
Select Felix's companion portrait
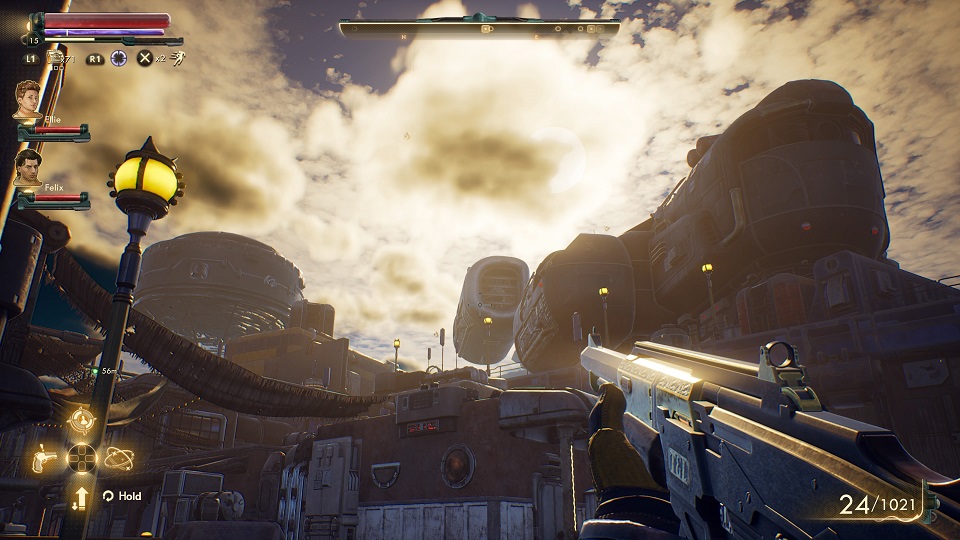pyautogui.click(x=28, y=169)
